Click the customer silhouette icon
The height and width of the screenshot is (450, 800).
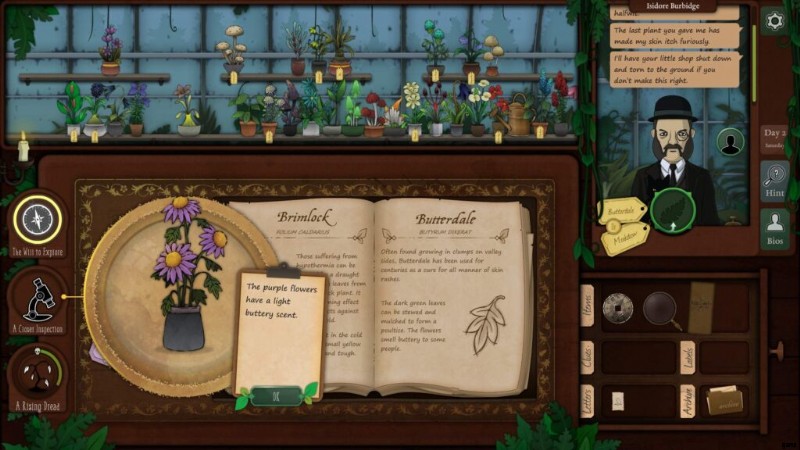point(730,143)
